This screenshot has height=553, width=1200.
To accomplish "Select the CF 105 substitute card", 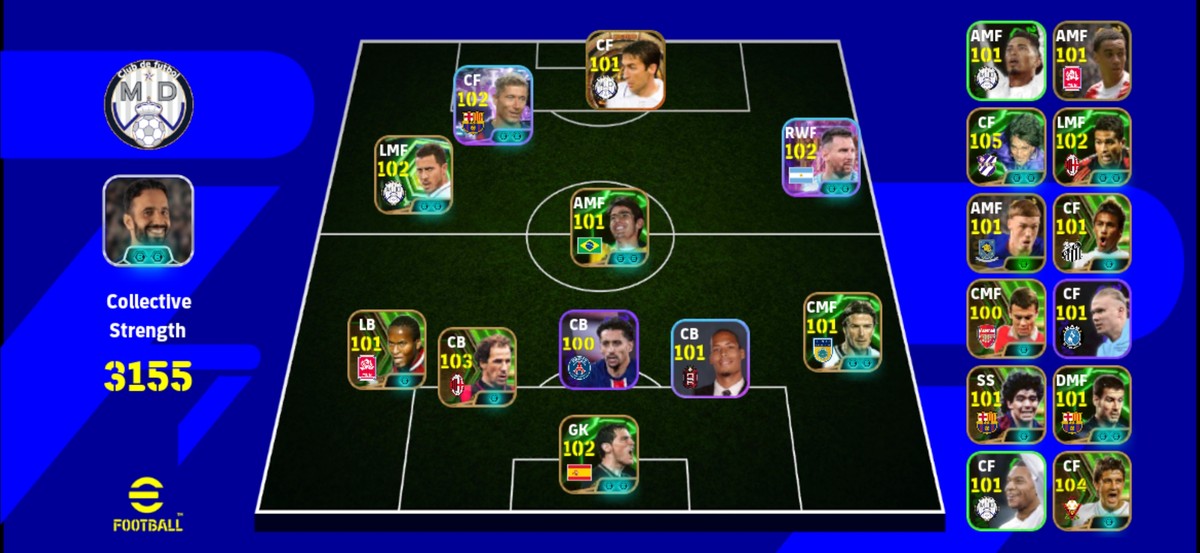I will click(x=1005, y=147).
